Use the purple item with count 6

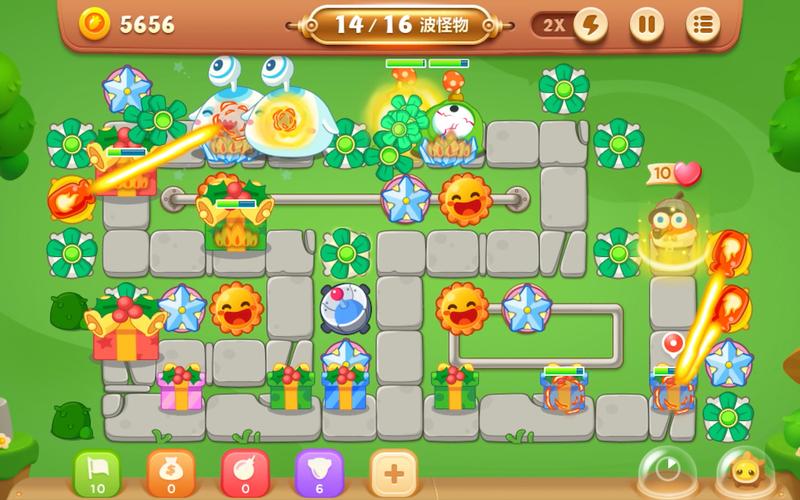coord(319,472)
